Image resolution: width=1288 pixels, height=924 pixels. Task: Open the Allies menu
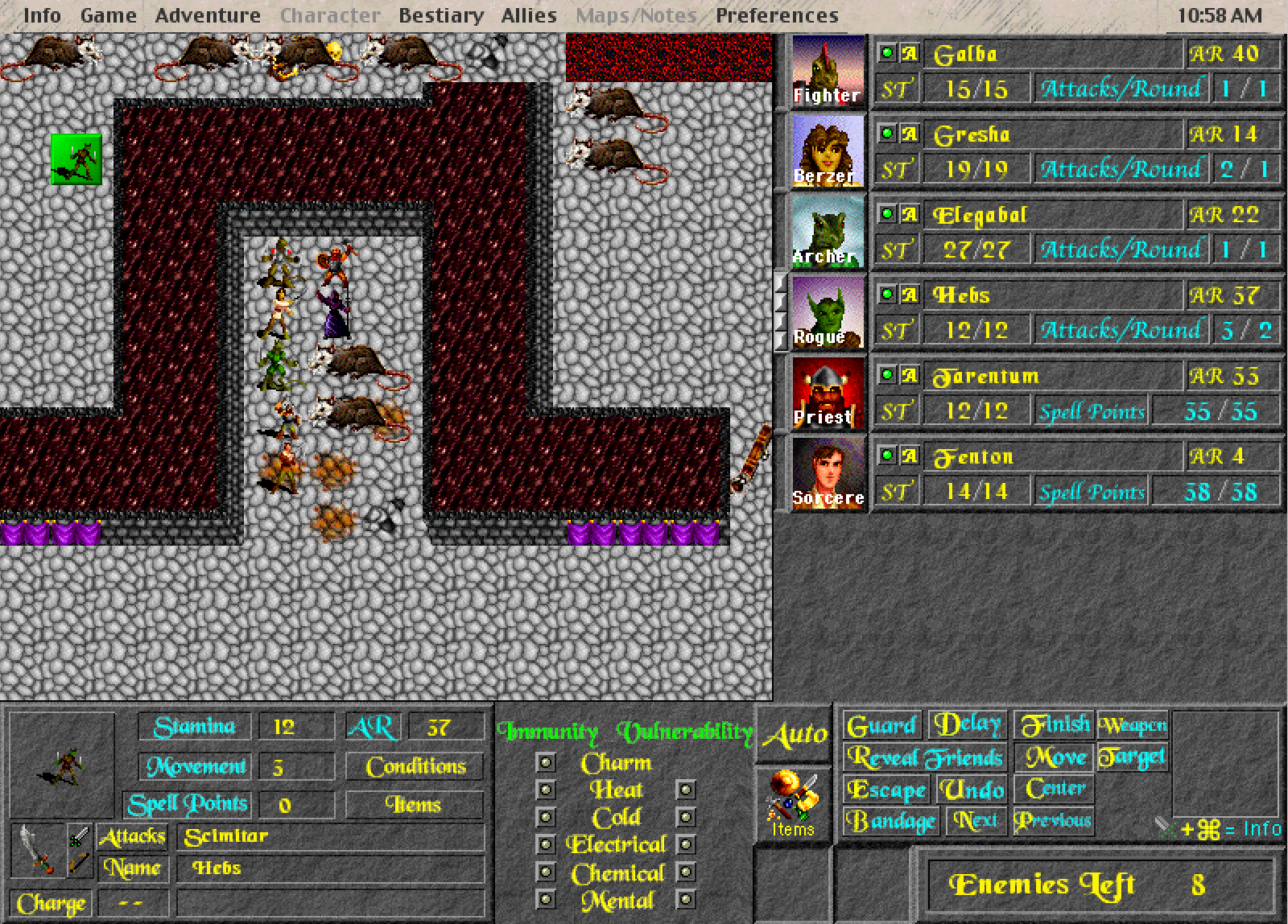[529, 15]
